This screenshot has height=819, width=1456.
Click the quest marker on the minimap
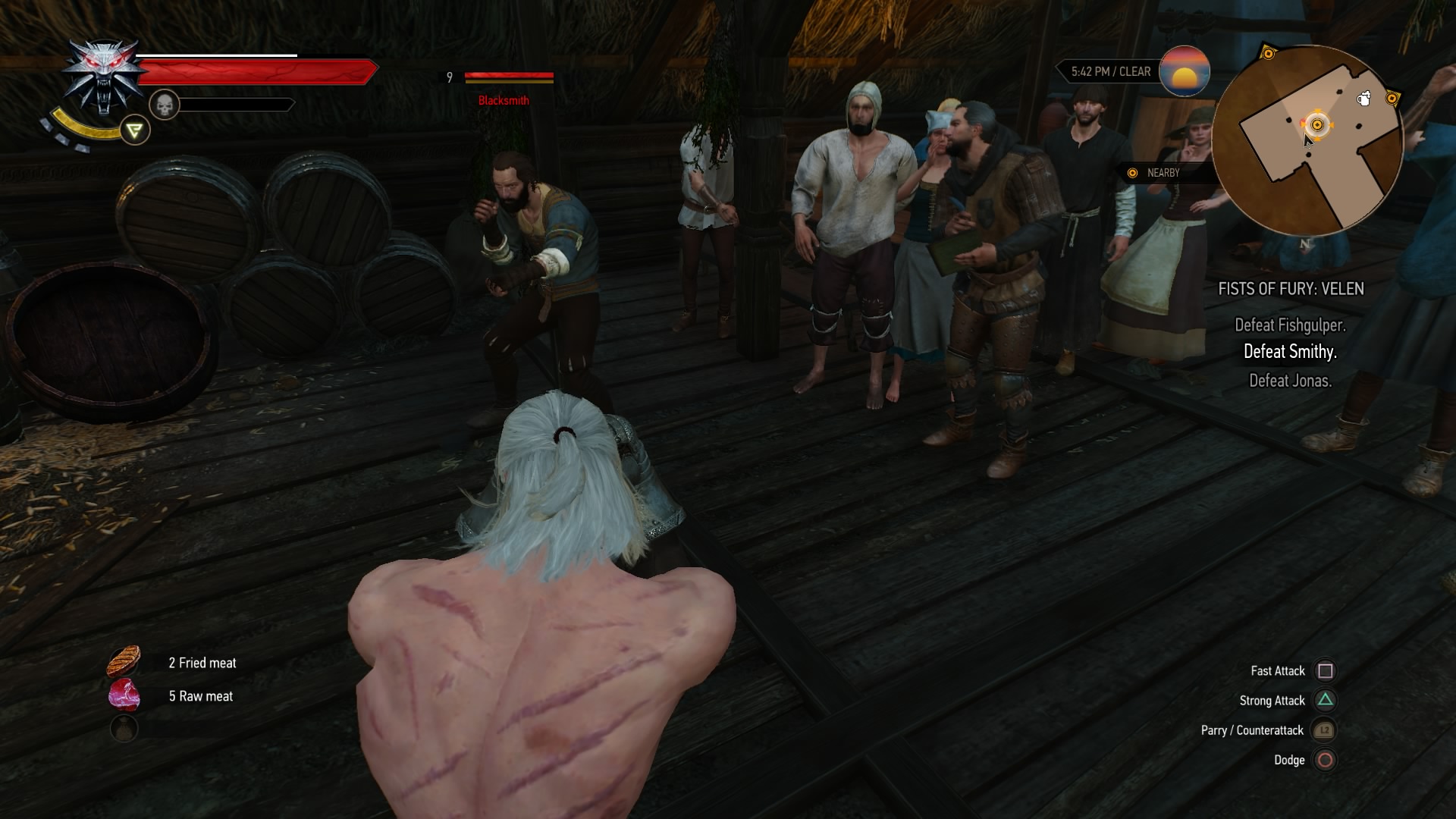click(1317, 125)
